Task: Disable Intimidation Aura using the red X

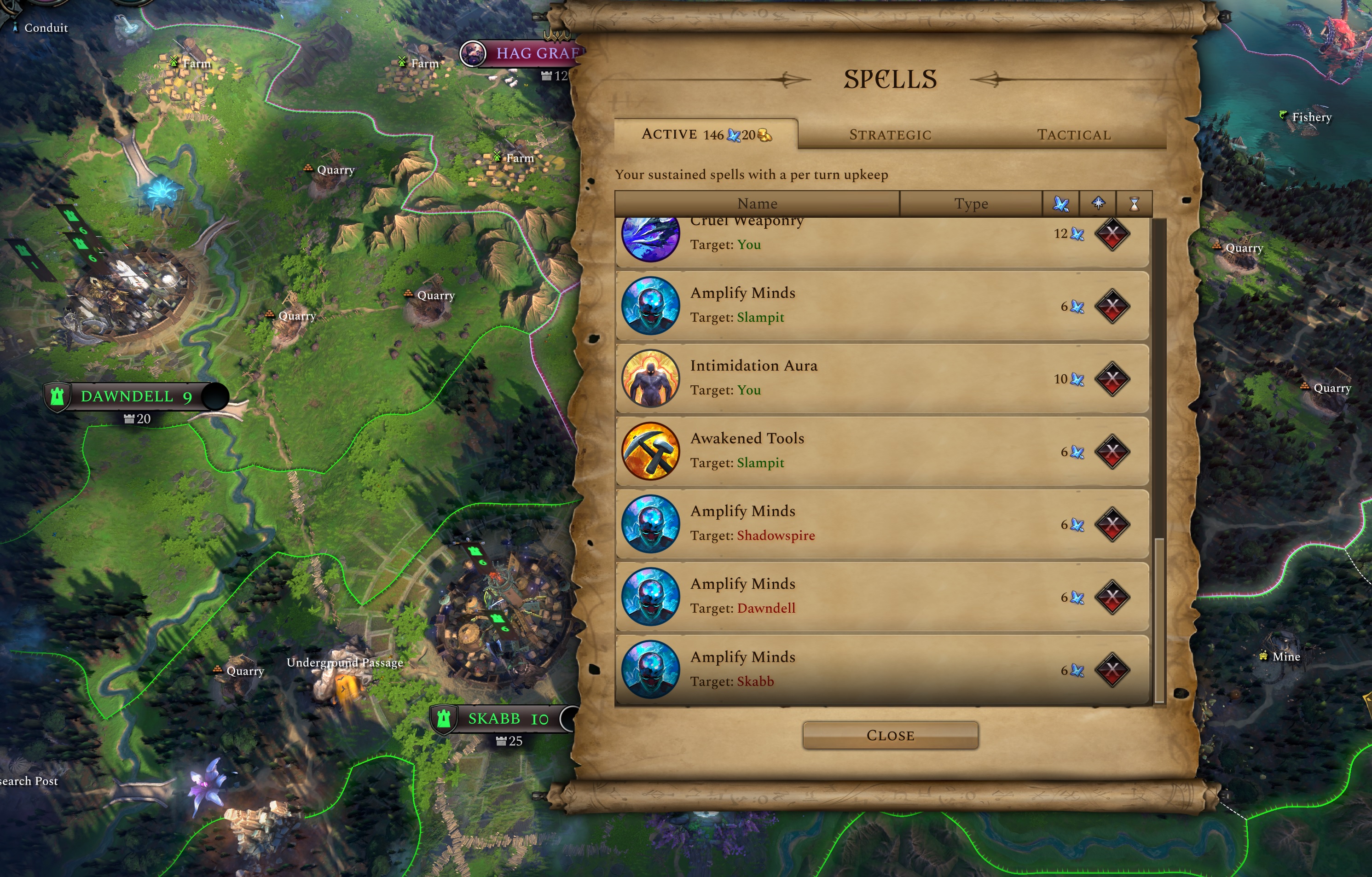Action: pos(1113,378)
